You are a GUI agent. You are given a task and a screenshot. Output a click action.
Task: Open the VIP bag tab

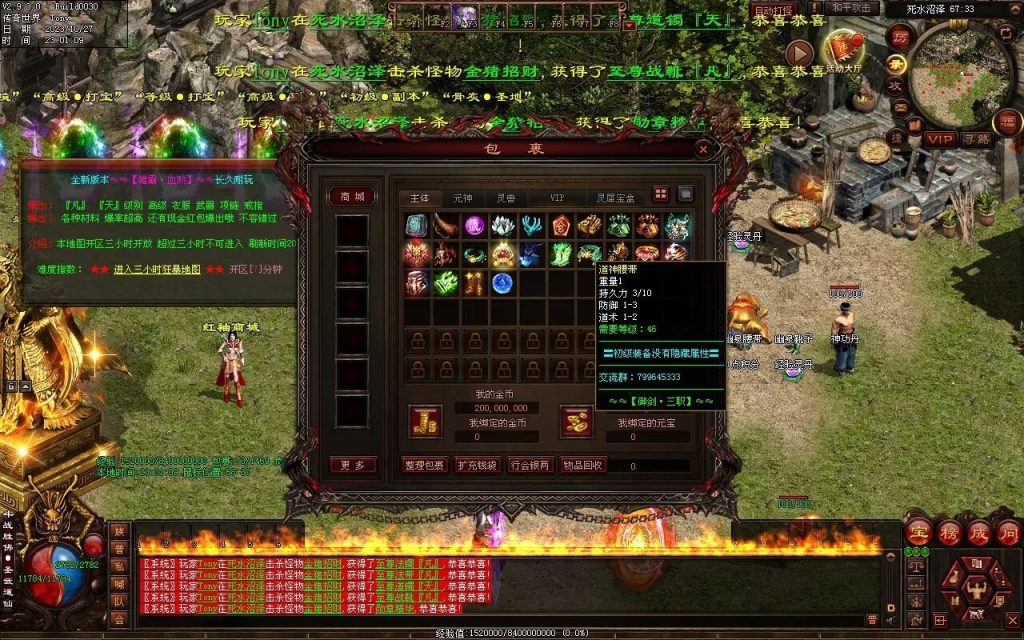tap(557, 198)
